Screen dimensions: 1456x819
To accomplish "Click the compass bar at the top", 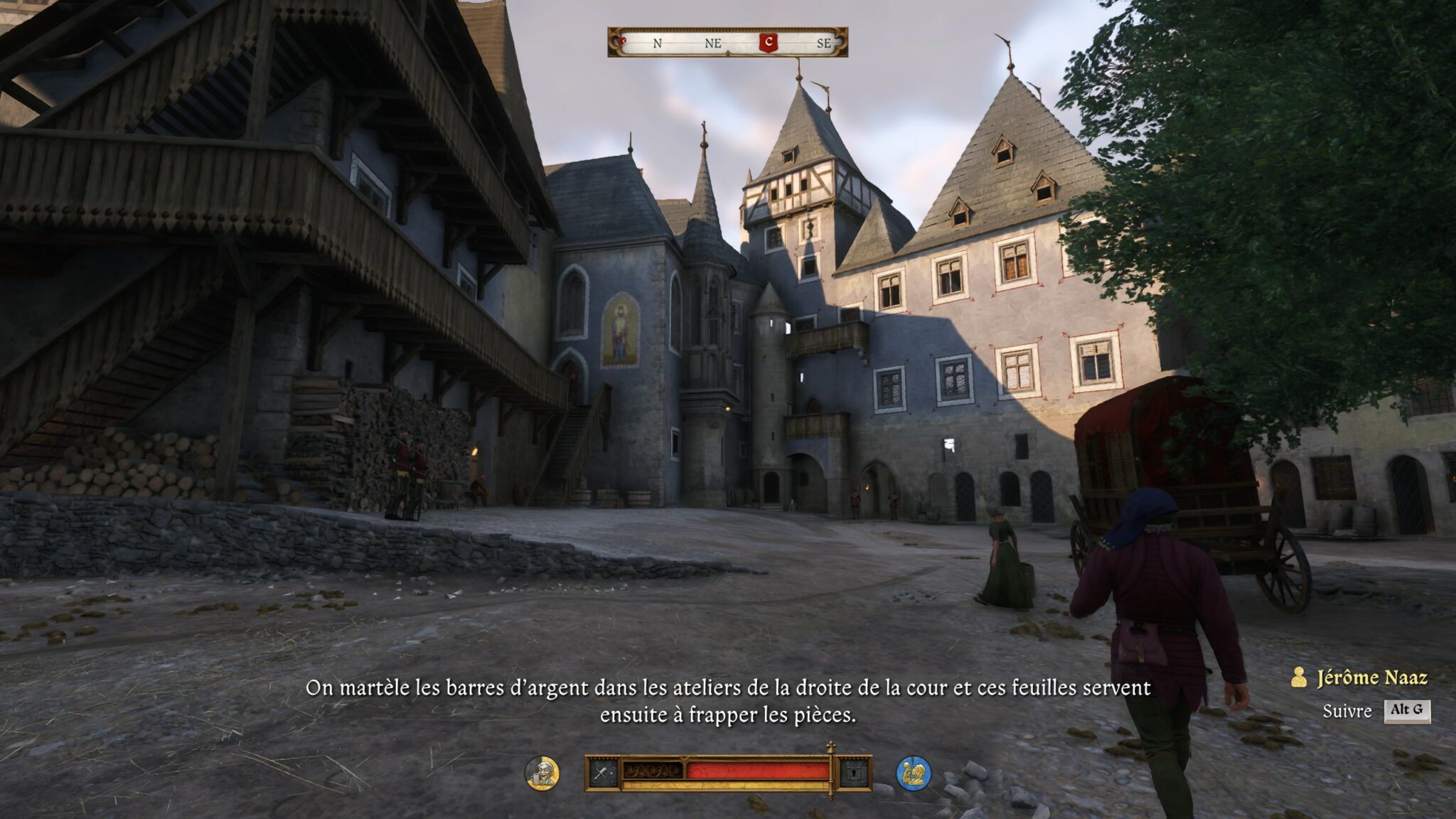I will pos(727,43).
